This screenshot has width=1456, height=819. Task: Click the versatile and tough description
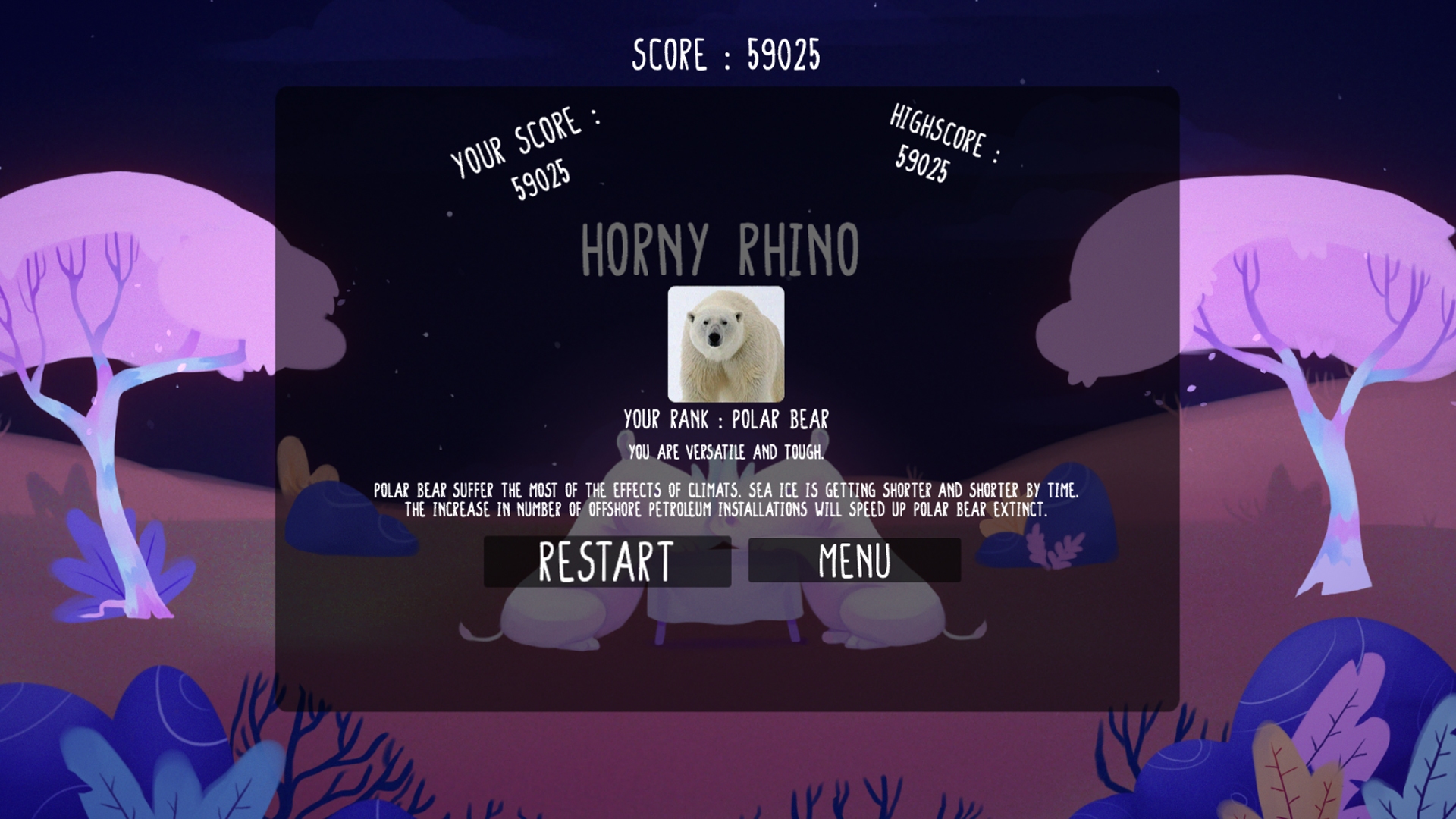click(725, 451)
